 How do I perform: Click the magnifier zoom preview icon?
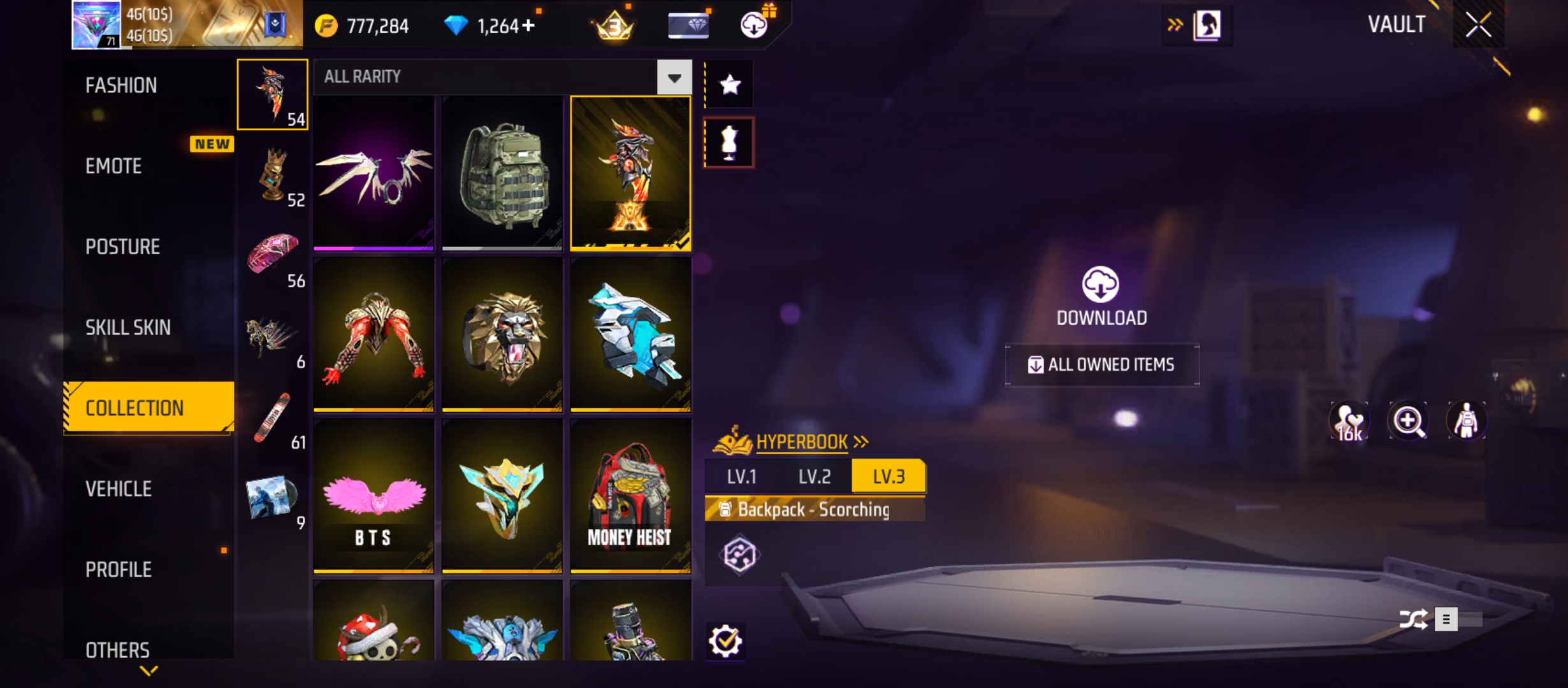(1407, 421)
